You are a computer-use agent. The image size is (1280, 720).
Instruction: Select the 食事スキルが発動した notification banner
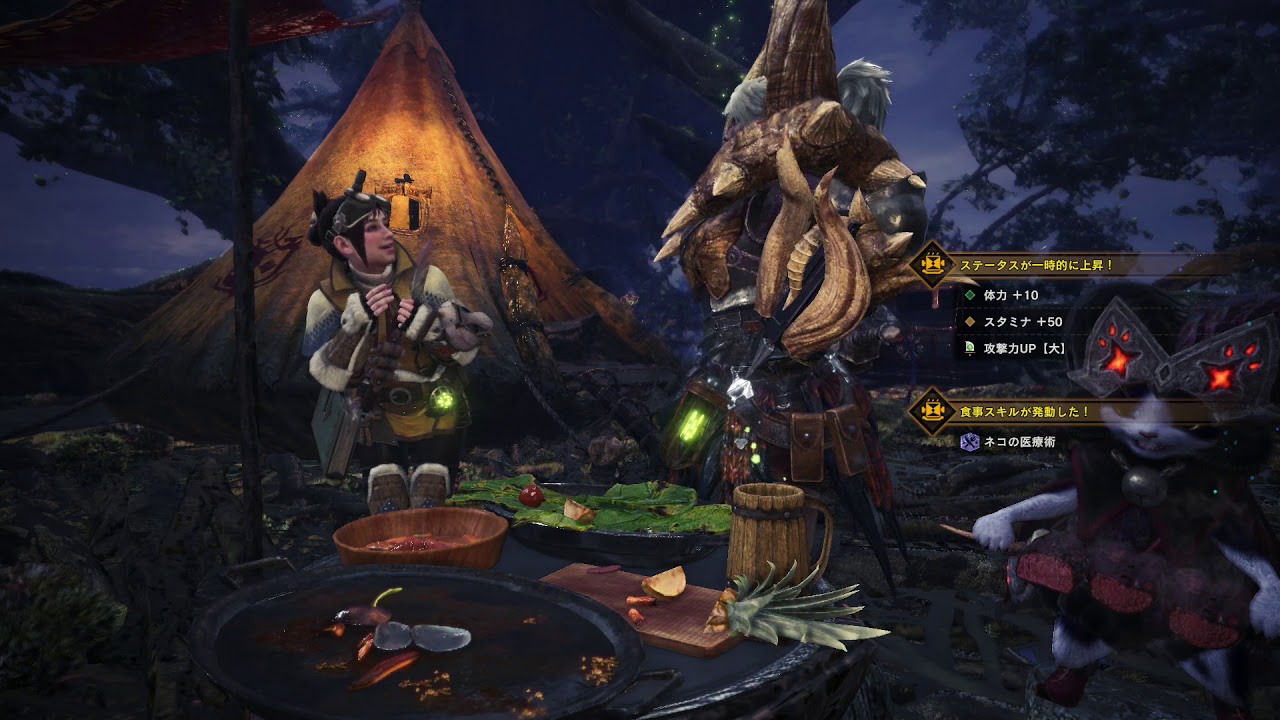1024,411
